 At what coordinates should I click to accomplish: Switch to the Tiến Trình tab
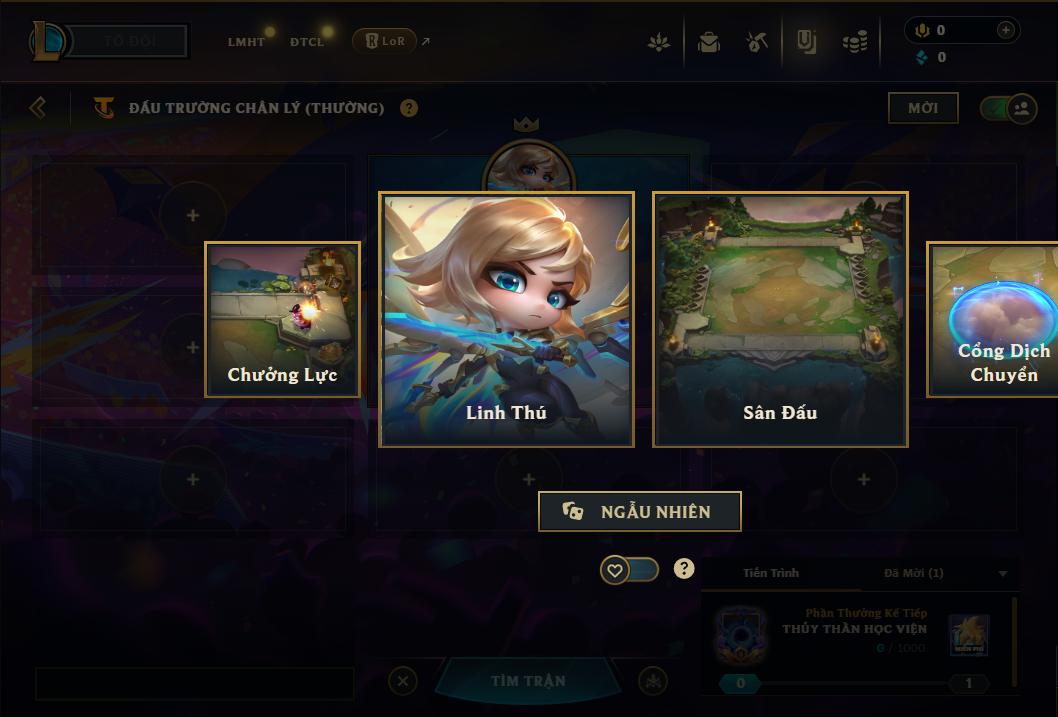pyautogui.click(x=771, y=573)
